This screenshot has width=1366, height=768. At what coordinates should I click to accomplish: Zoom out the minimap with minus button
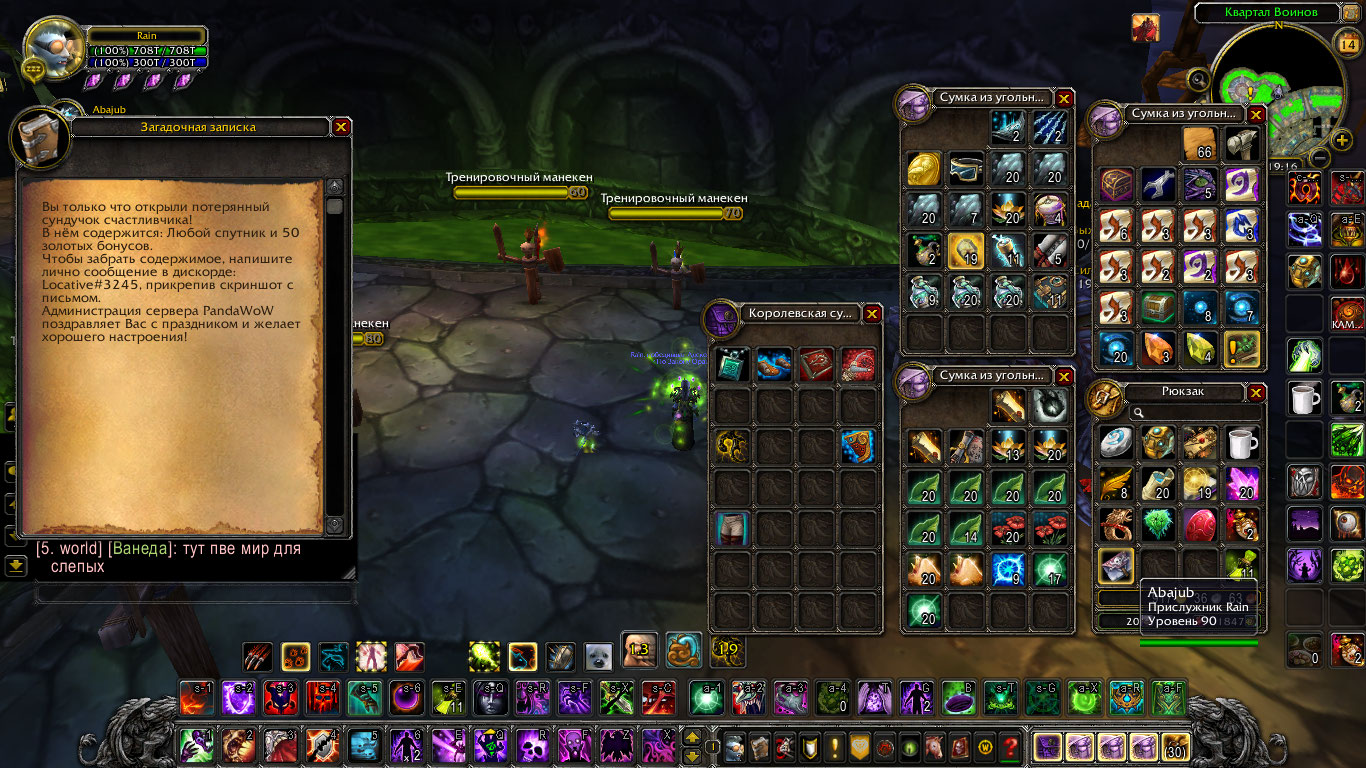(1320, 158)
